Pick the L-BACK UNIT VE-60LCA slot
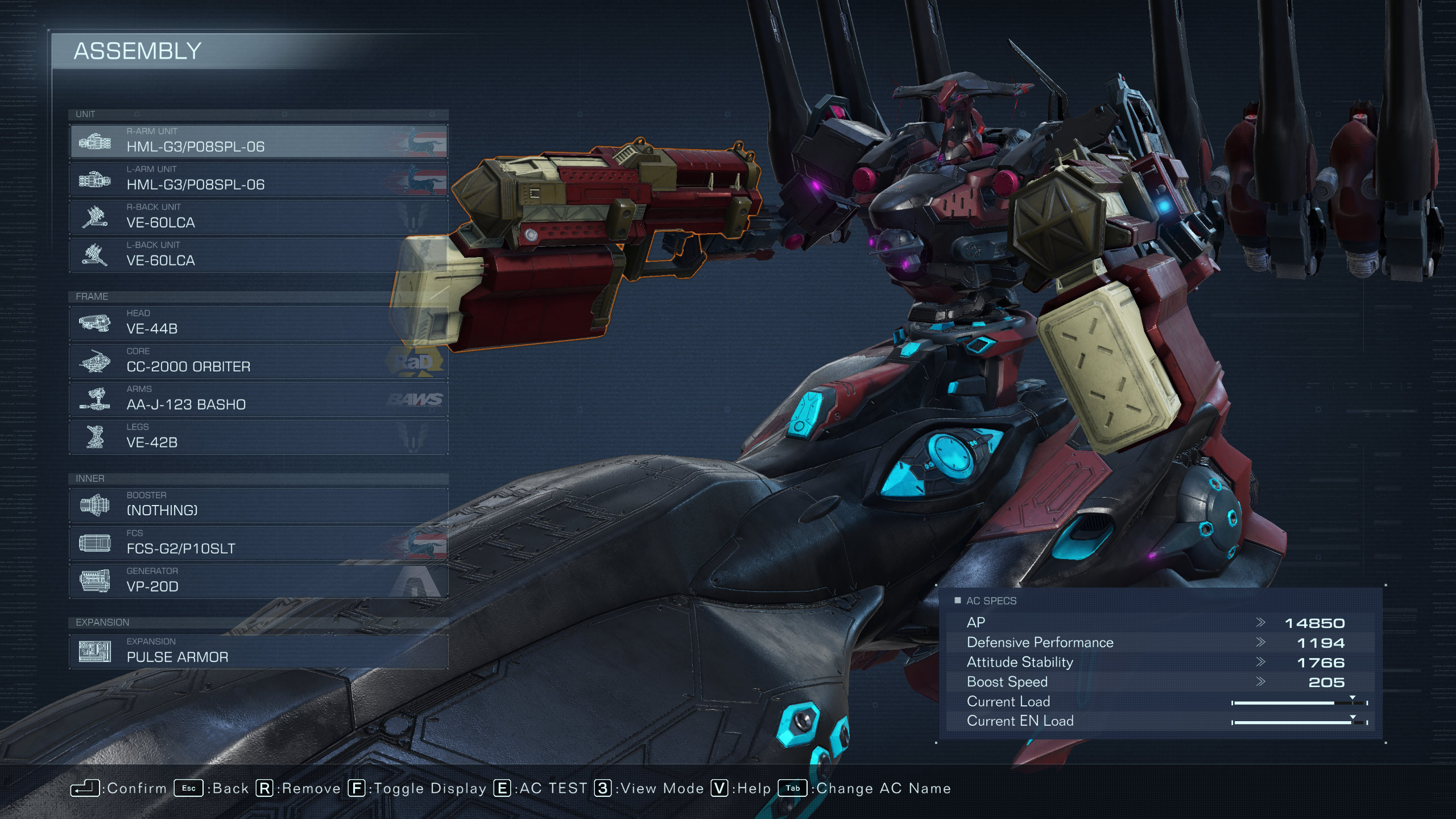The height and width of the screenshot is (819, 1456). click(259, 255)
